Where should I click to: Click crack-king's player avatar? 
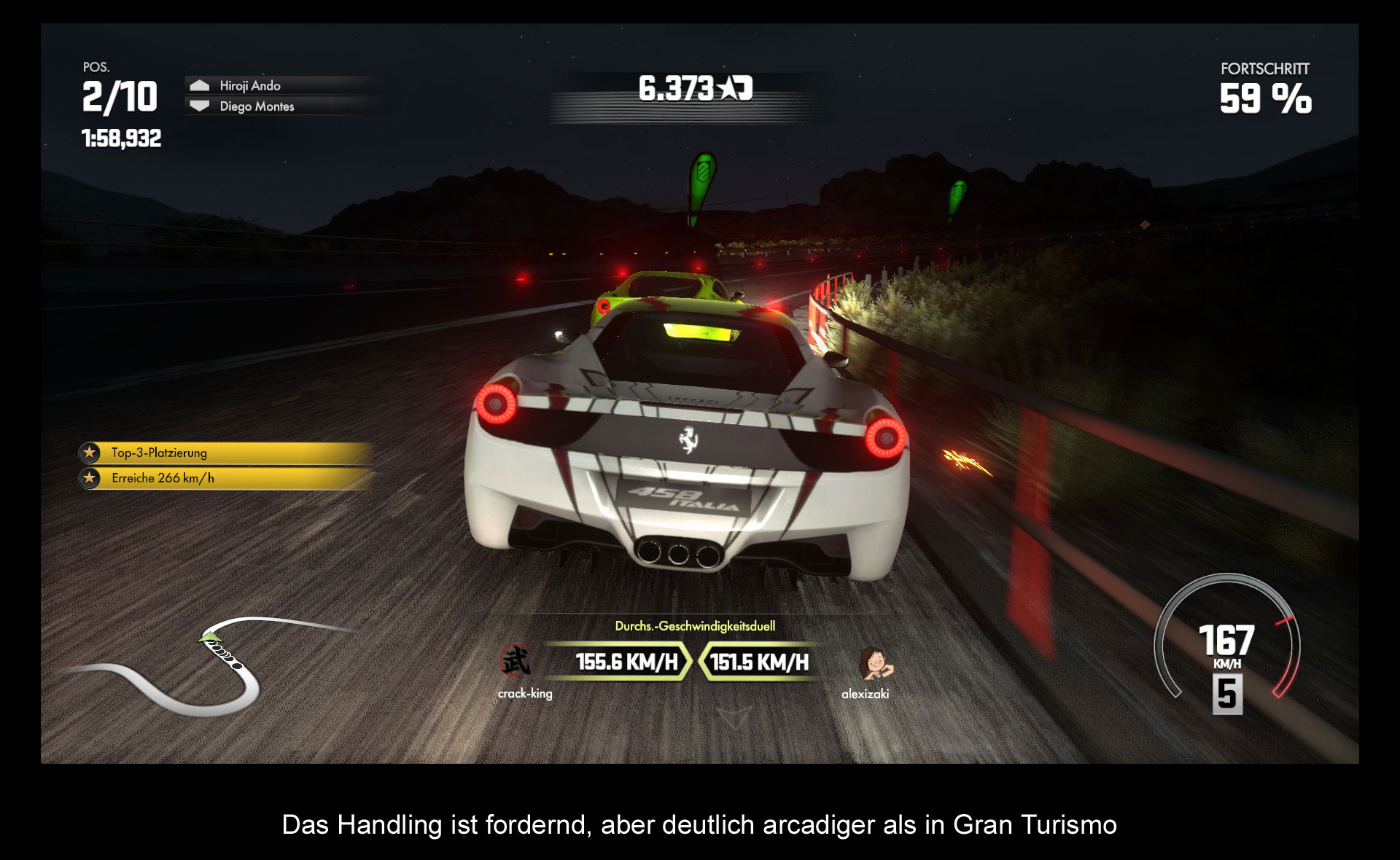tap(516, 661)
